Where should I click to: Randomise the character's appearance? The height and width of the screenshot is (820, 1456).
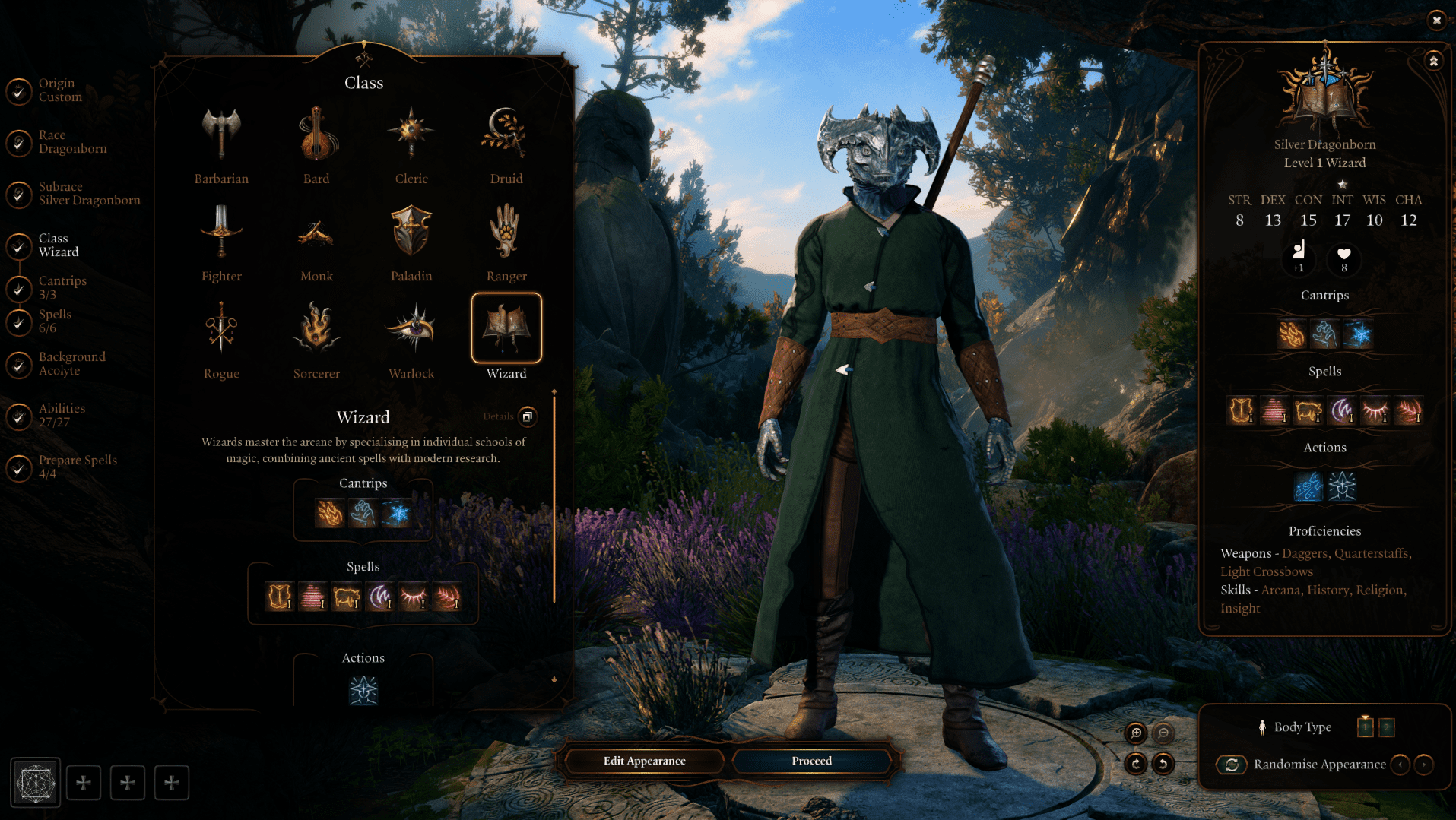click(x=1232, y=765)
